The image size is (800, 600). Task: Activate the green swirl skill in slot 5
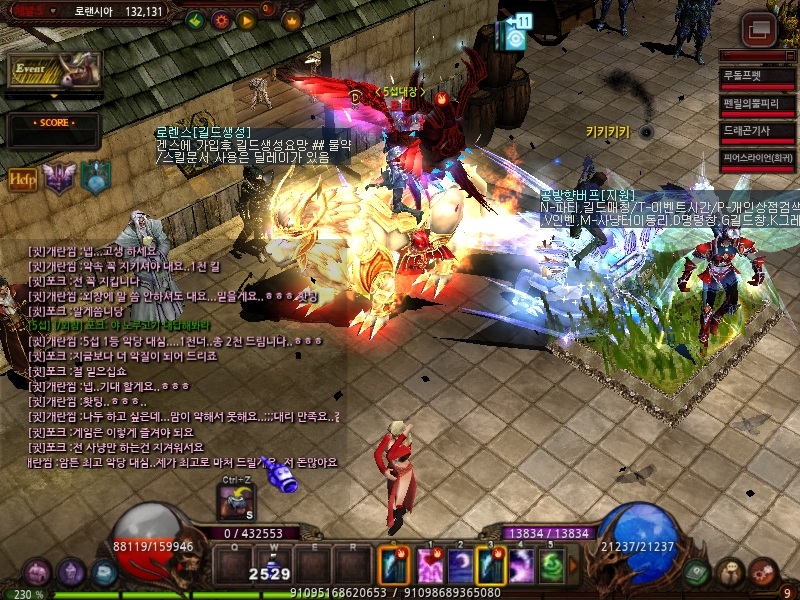tap(553, 567)
